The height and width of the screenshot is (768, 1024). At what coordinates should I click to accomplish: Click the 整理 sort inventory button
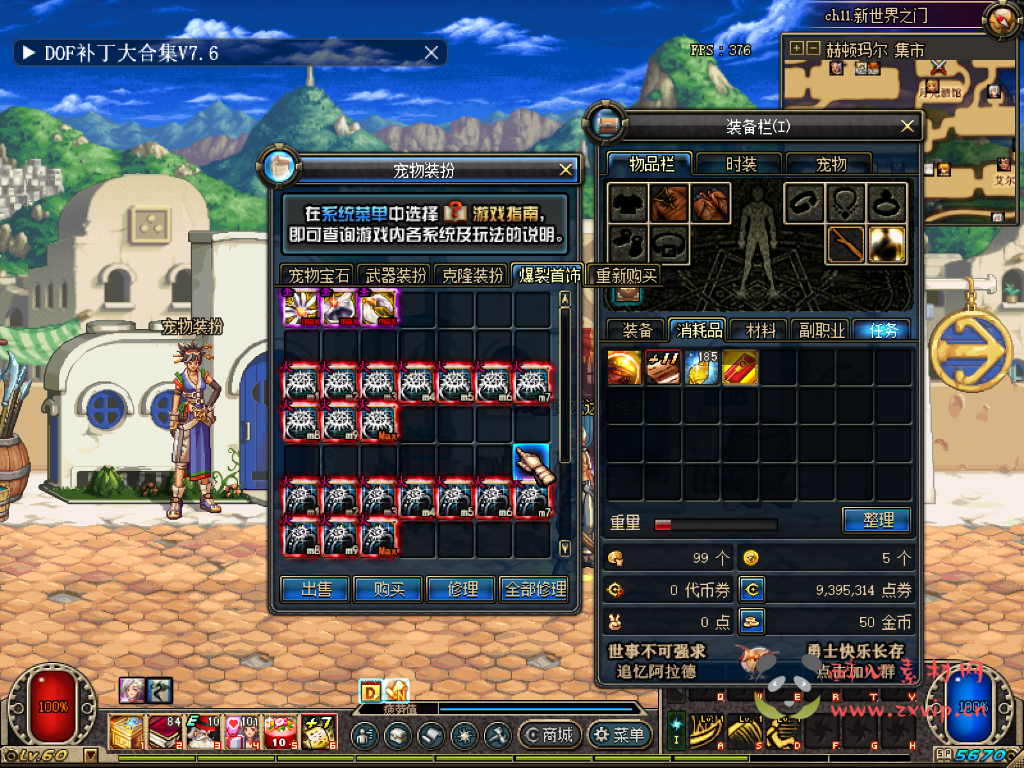876,520
